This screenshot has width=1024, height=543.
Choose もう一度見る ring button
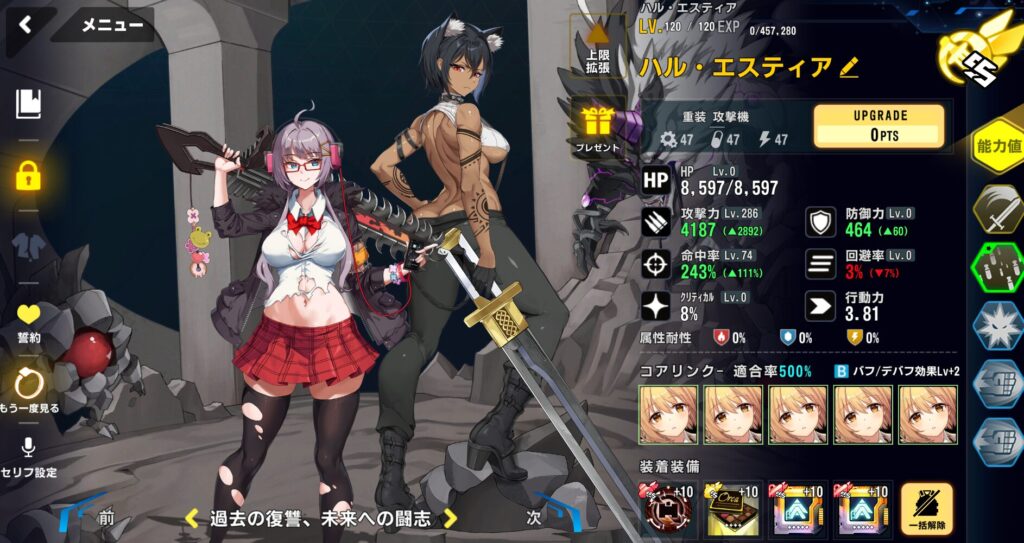coord(28,390)
